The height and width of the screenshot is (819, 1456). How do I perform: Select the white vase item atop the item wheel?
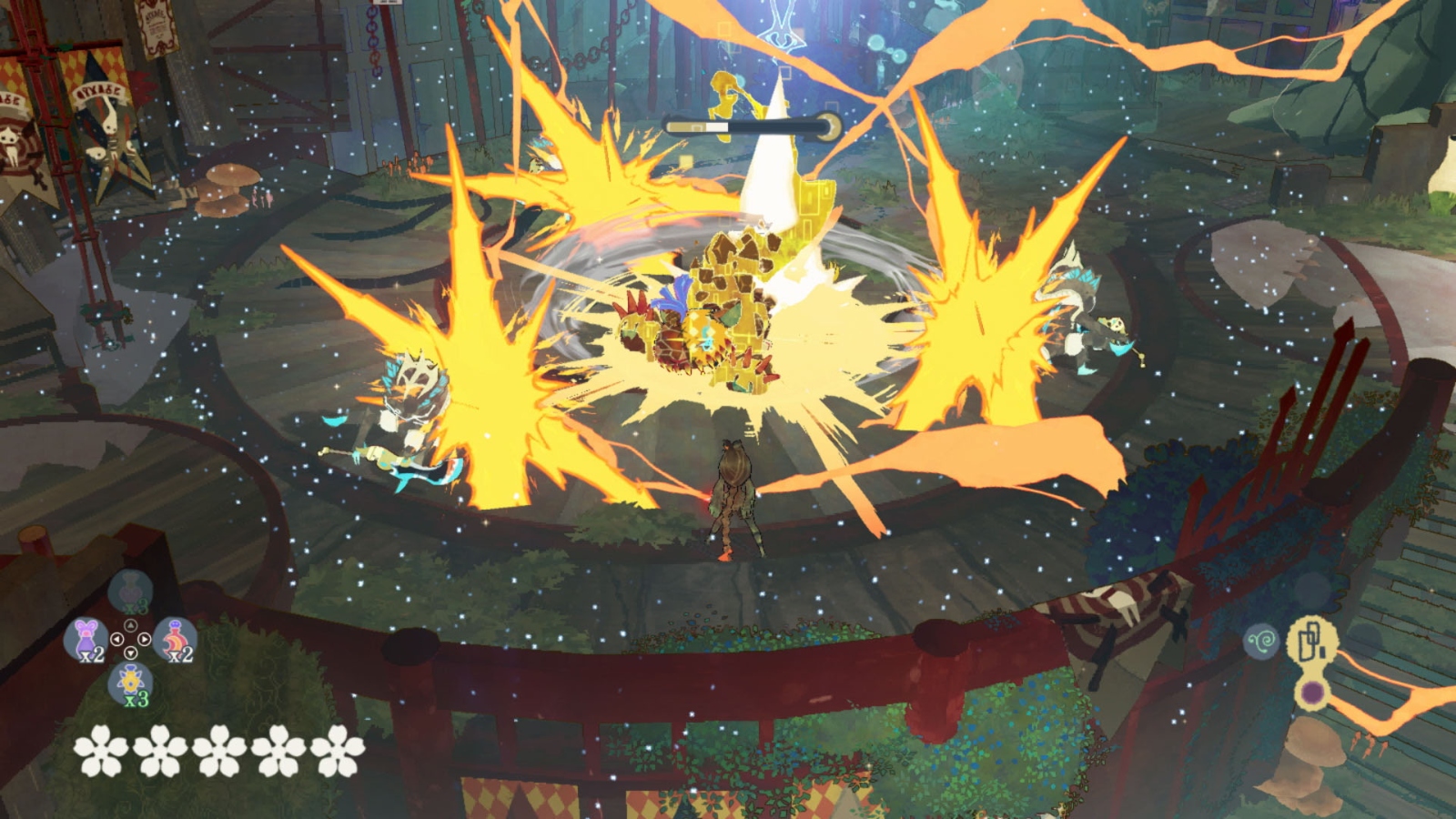click(130, 591)
